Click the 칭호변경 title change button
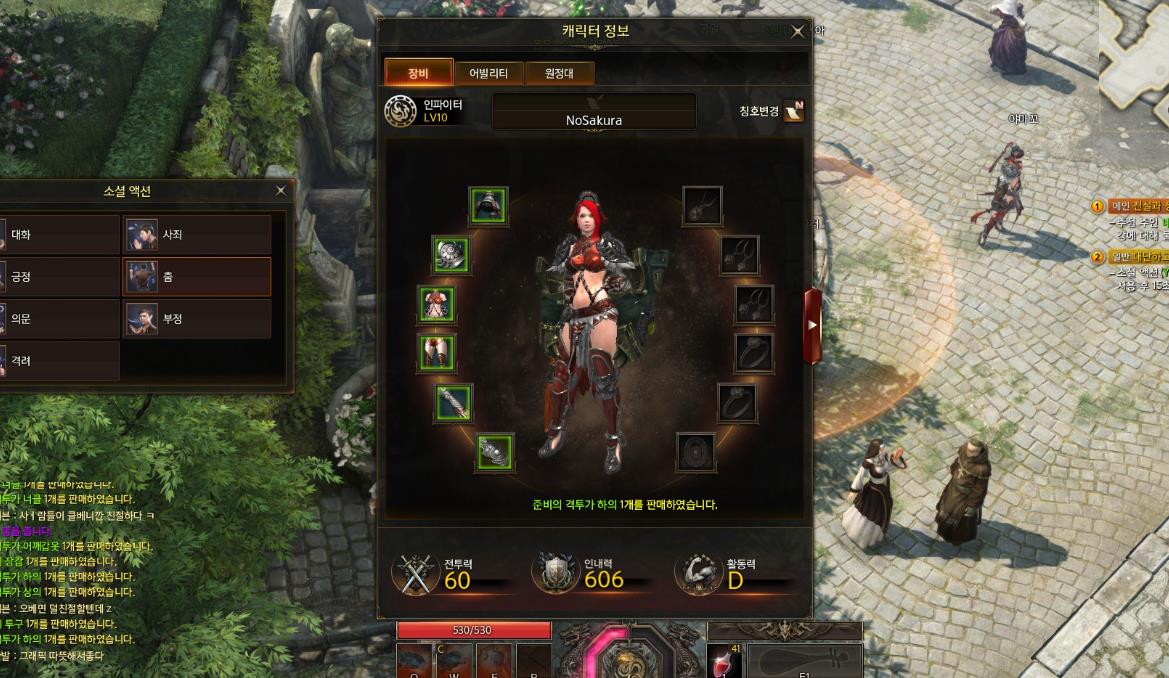The width and height of the screenshot is (1169, 678). click(794, 111)
